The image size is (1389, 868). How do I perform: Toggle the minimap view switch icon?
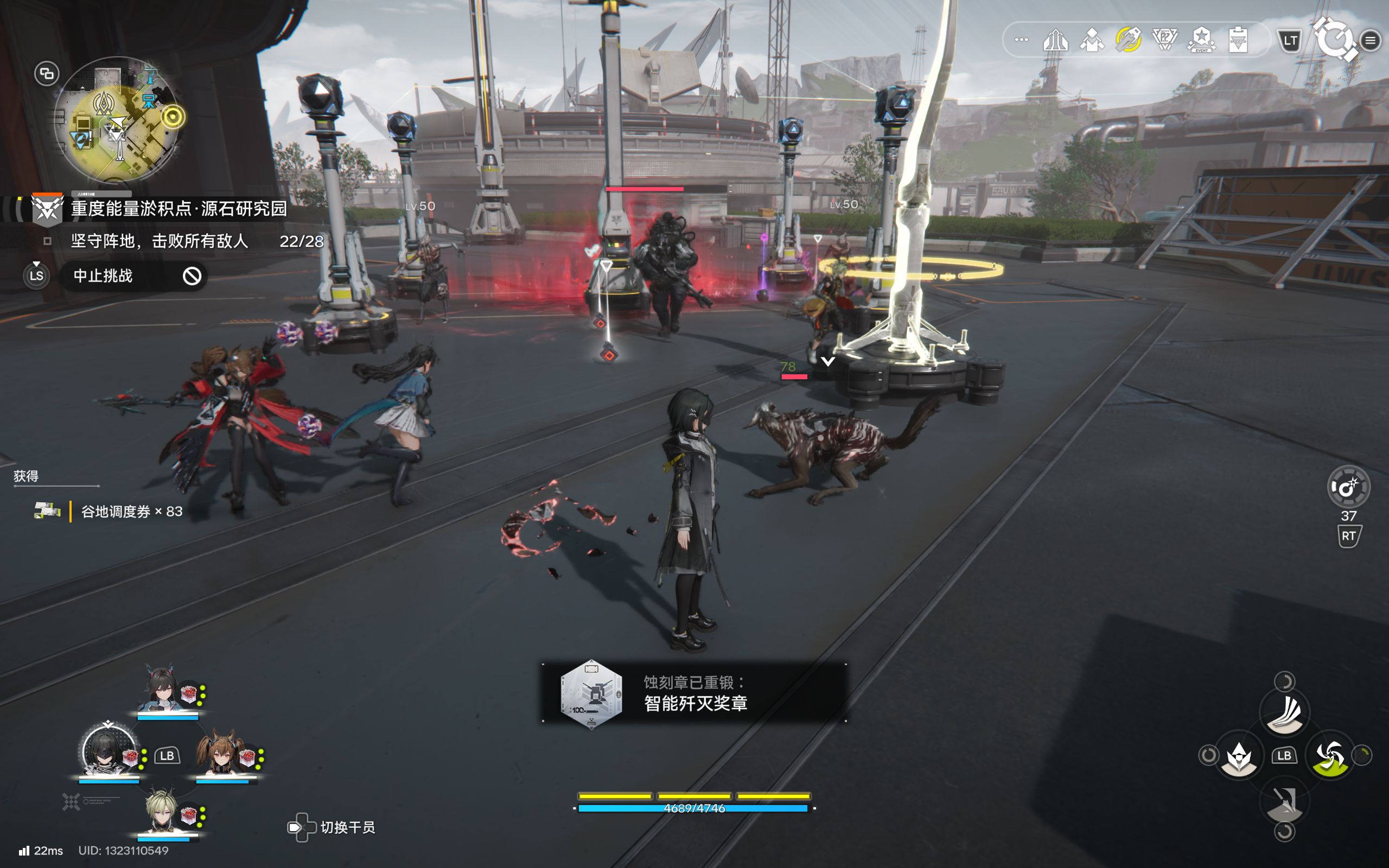coord(47,73)
